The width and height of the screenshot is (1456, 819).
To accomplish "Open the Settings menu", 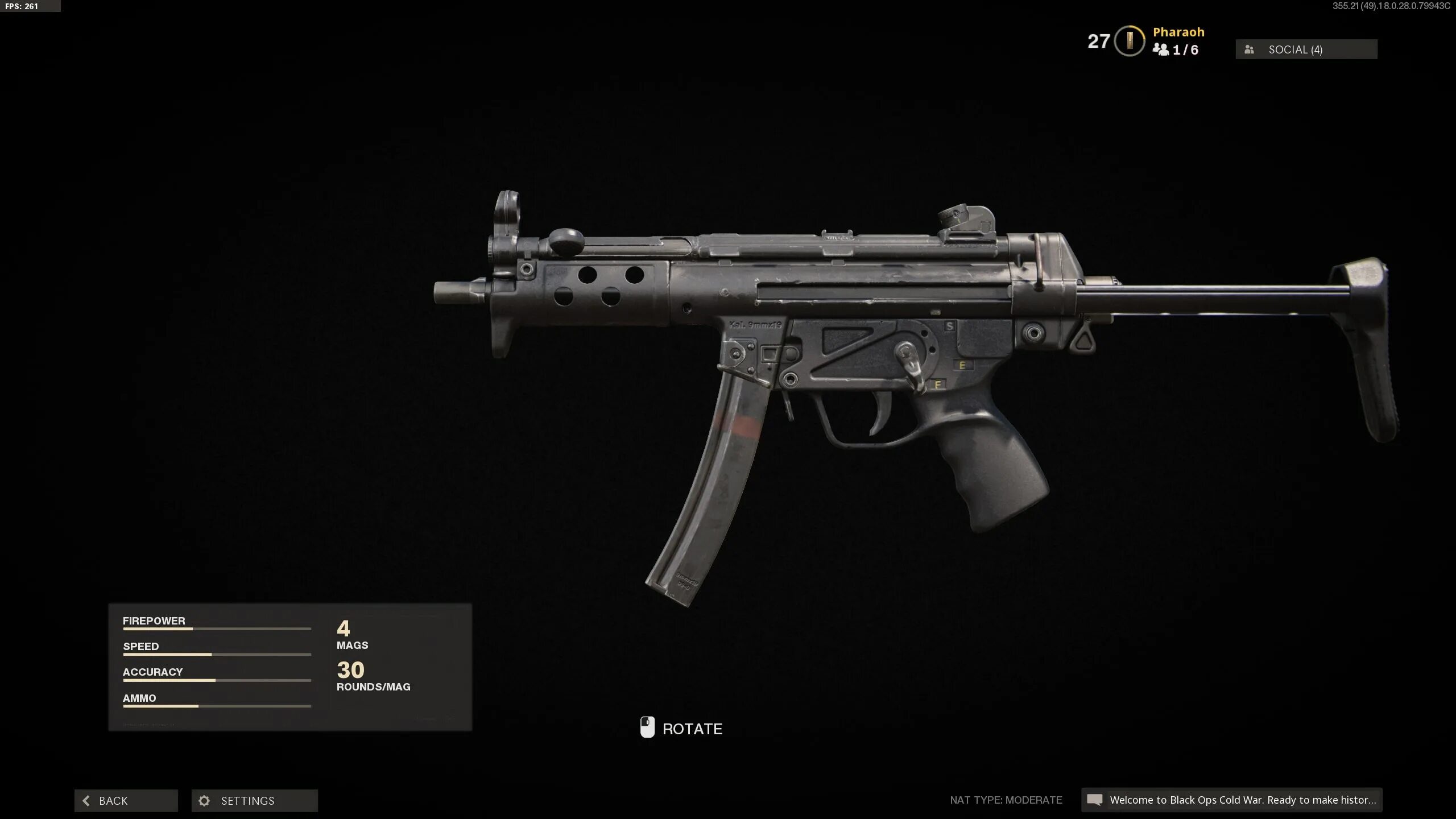I will coord(254,800).
